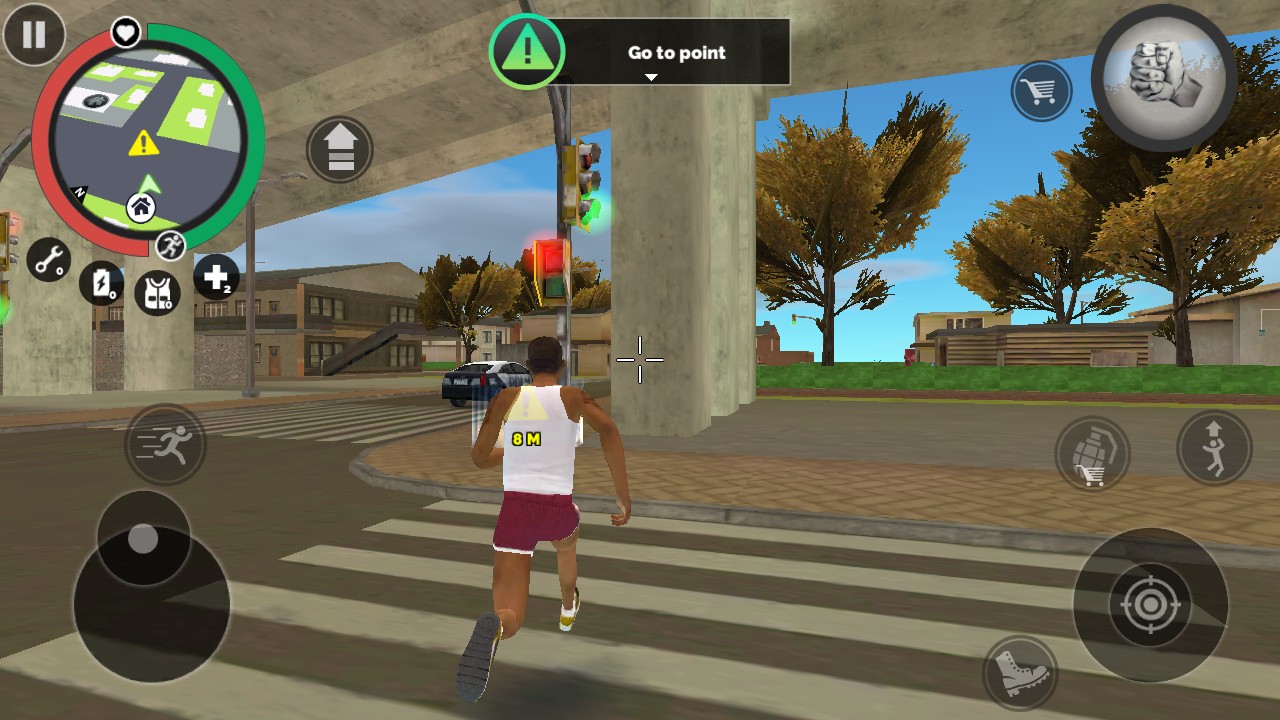Select the fist weapon button
Screen dimensions: 1280x720
point(1163,77)
